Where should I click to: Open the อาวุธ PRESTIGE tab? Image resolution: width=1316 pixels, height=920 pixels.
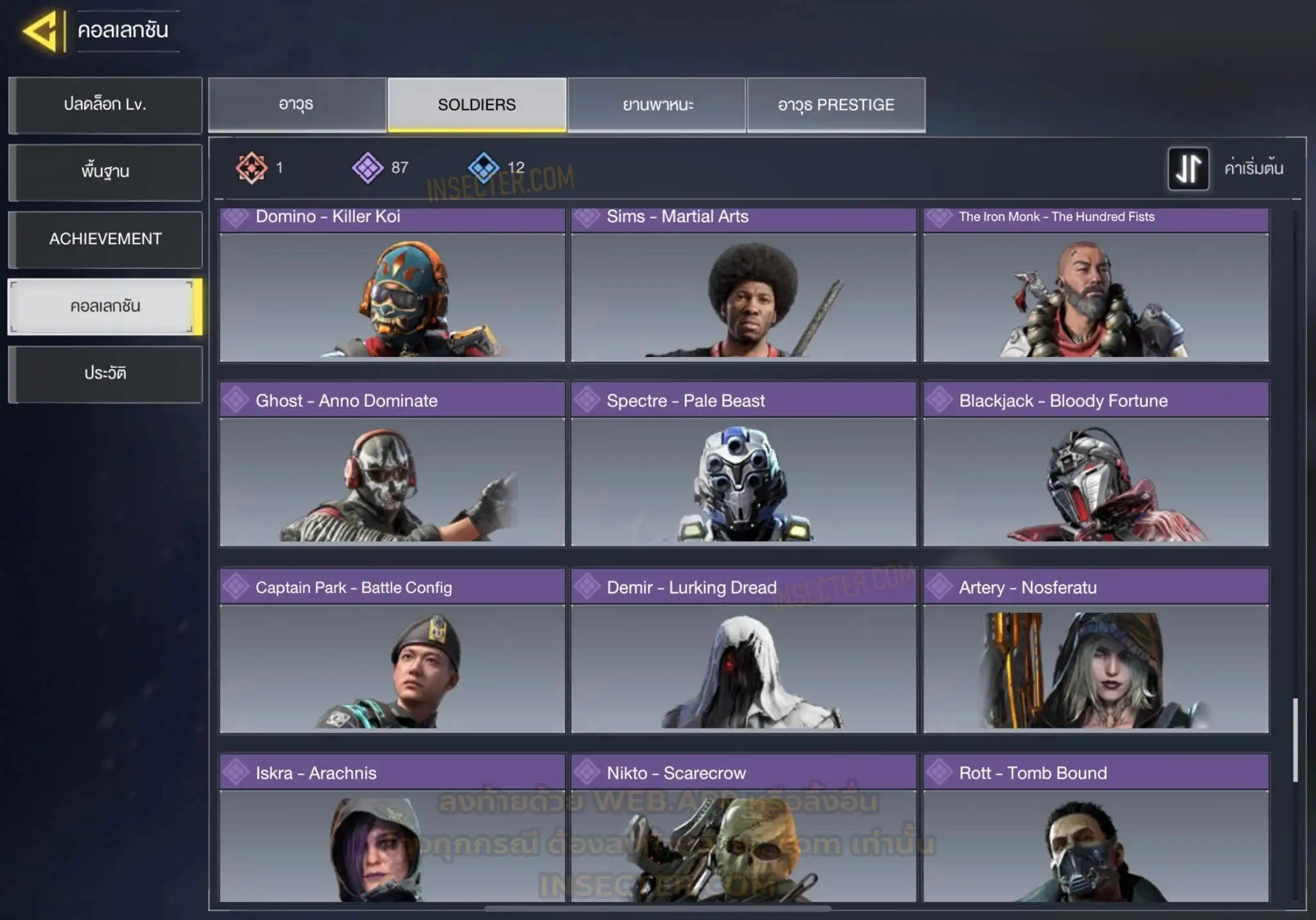(836, 105)
